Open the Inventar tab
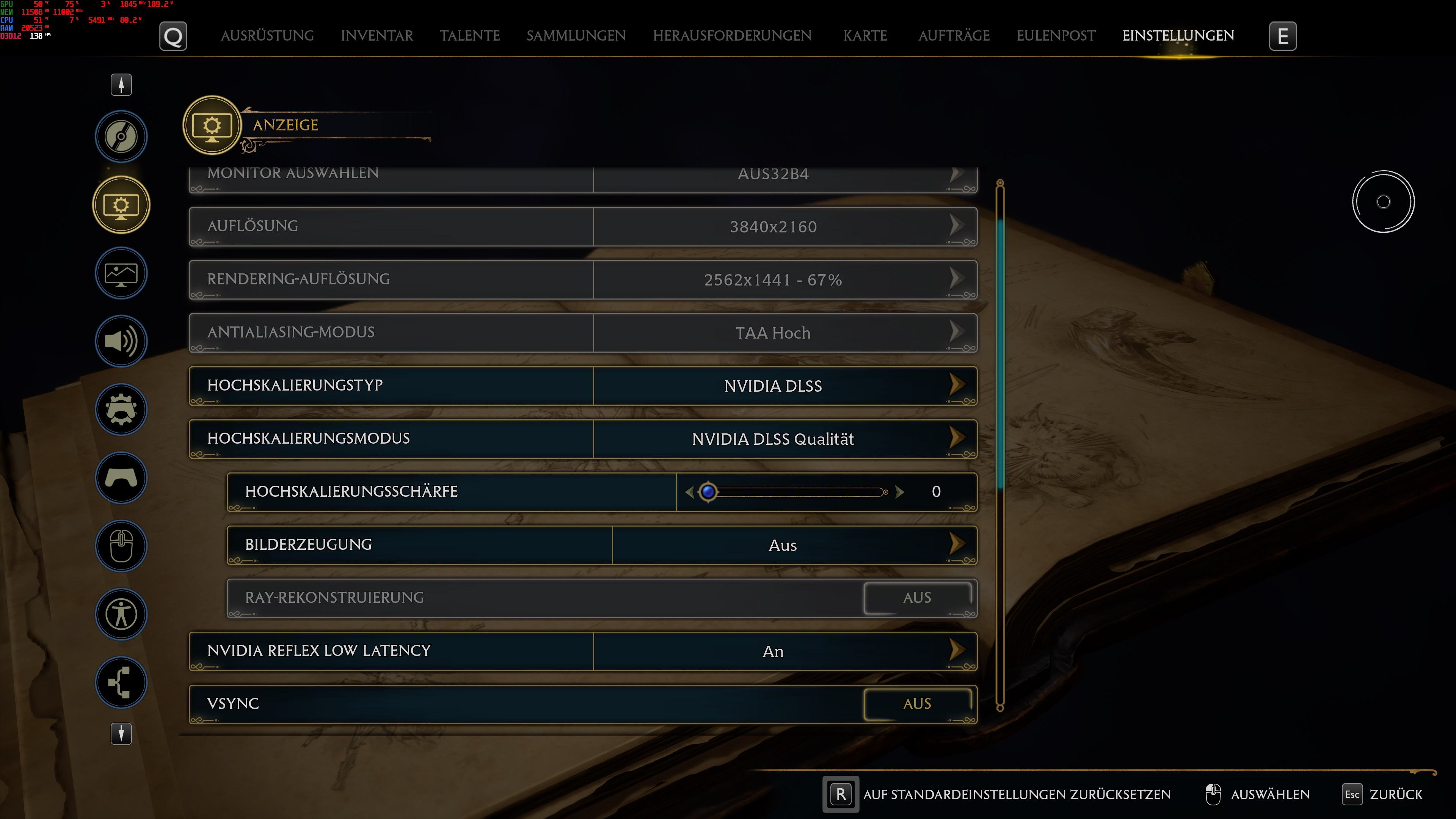The width and height of the screenshot is (1456, 819). 377,36
